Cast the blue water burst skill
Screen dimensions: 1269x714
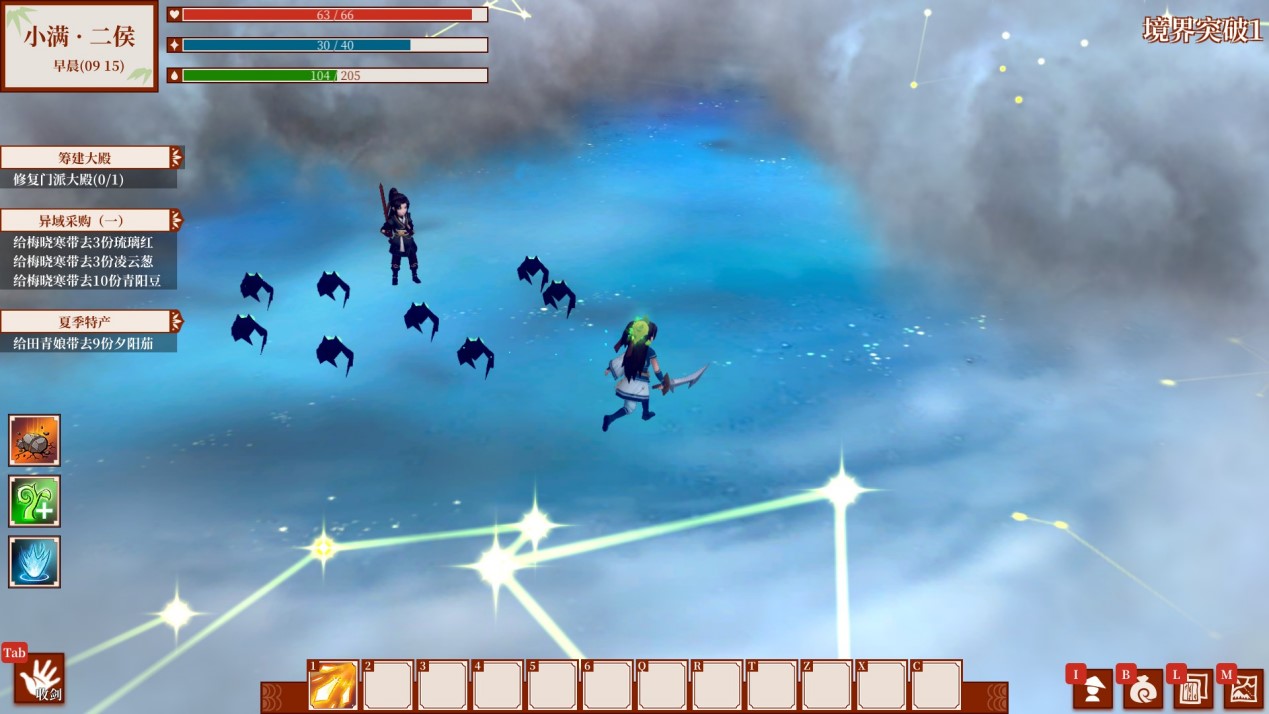click(35, 562)
